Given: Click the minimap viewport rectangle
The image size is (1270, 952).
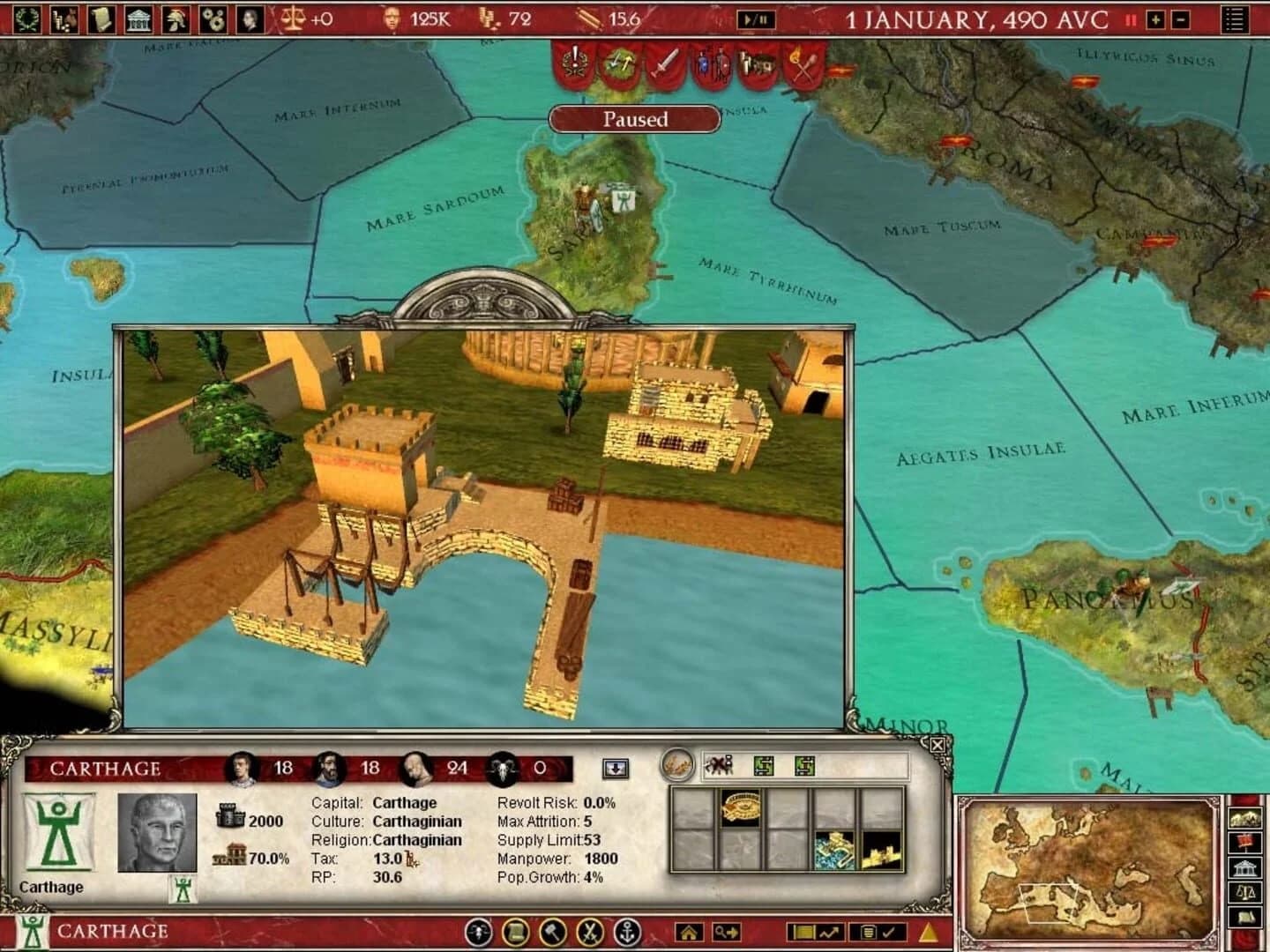Looking at the screenshot, I should point(1050,901).
